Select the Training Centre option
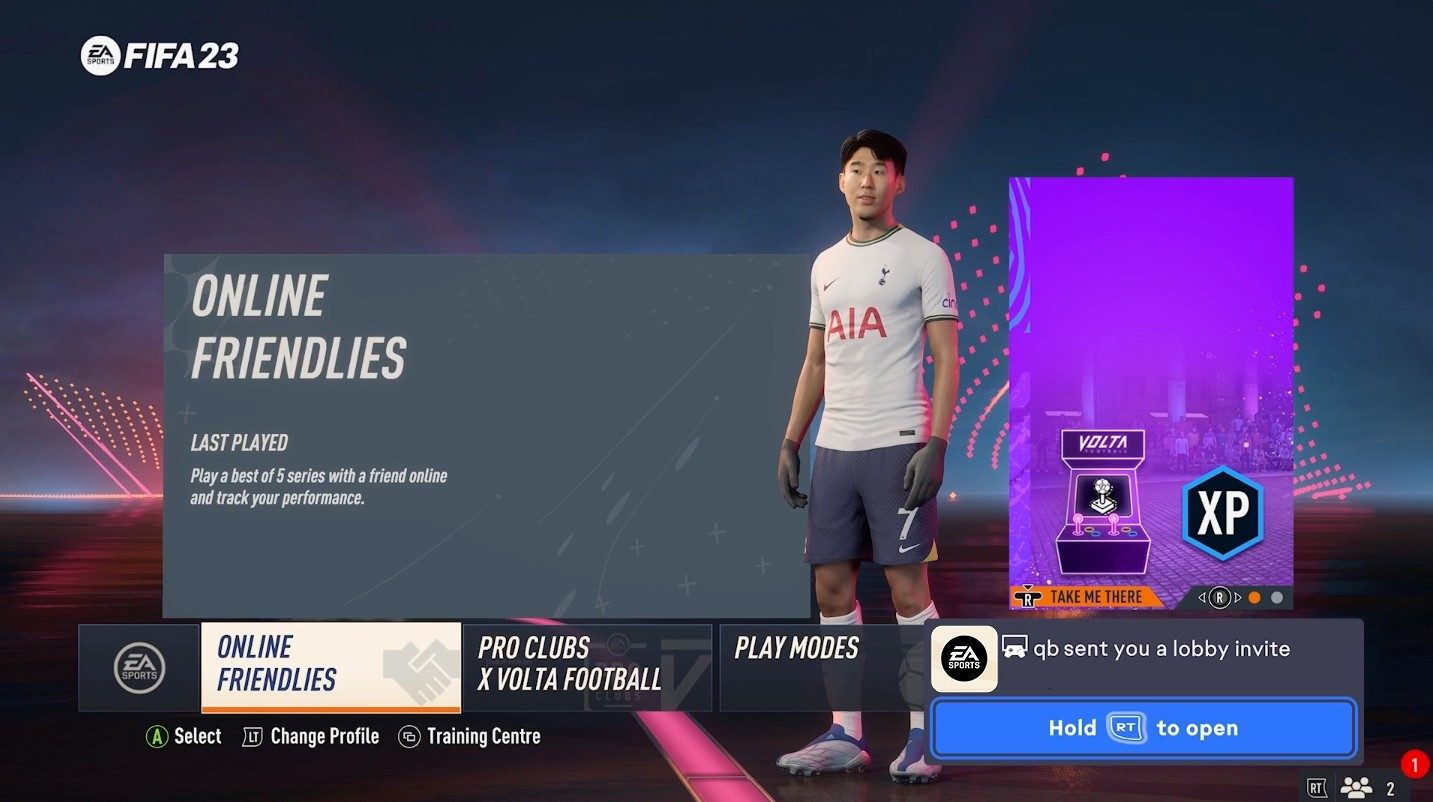 (483, 737)
